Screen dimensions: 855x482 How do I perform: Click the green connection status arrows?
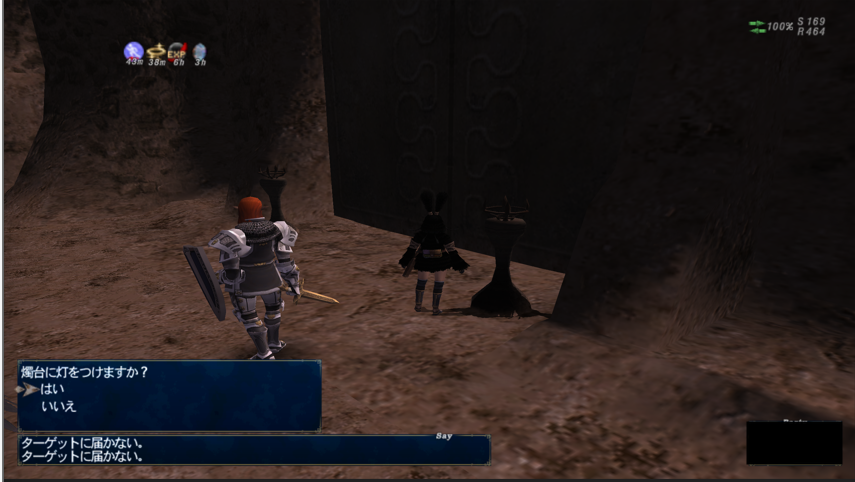coord(757,26)
